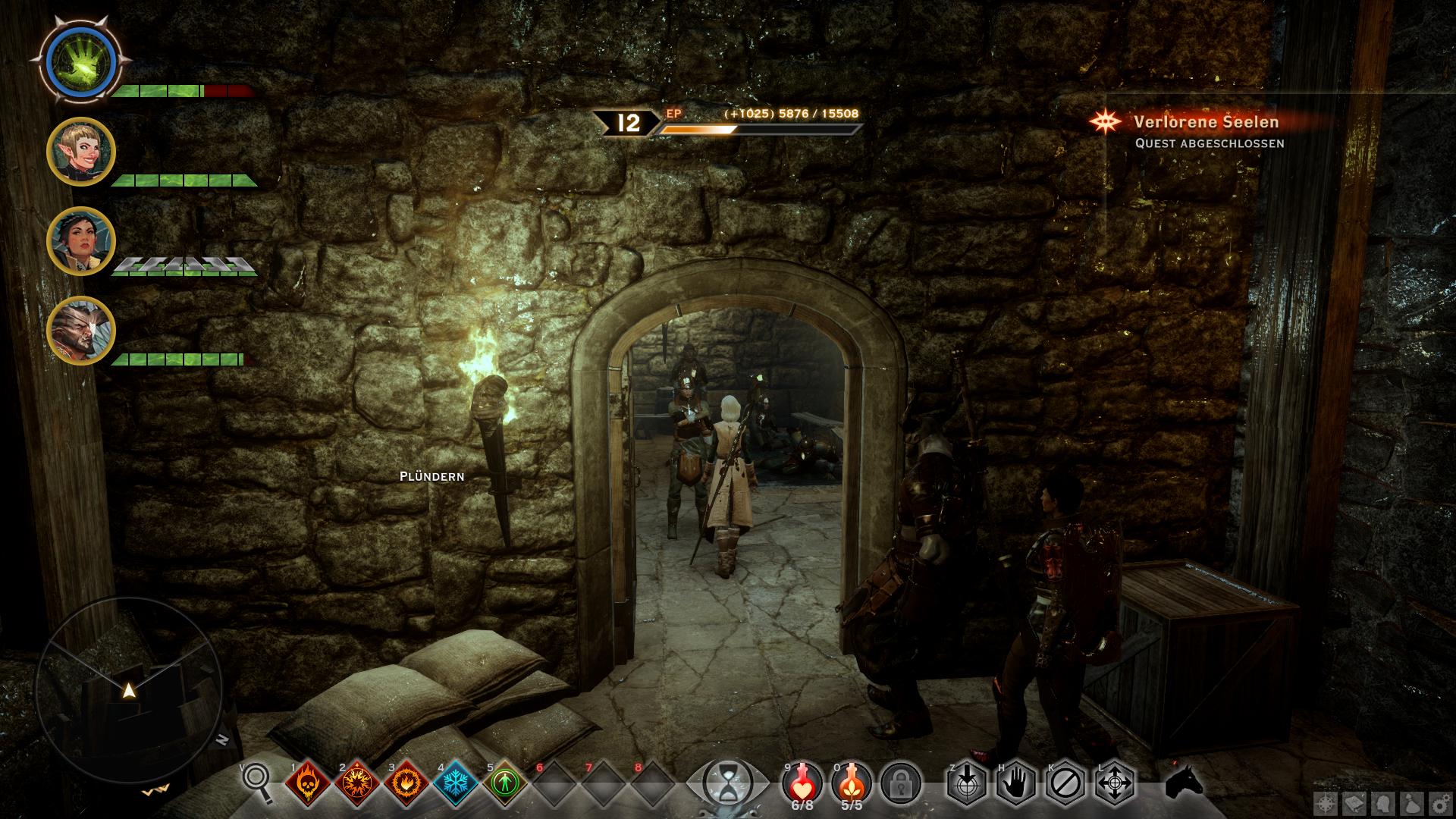The height and width of the screenshot is (819, 1456).
Task: Open the Verlorene Seelen quest notification
Action: click(x=1206, y=122)
